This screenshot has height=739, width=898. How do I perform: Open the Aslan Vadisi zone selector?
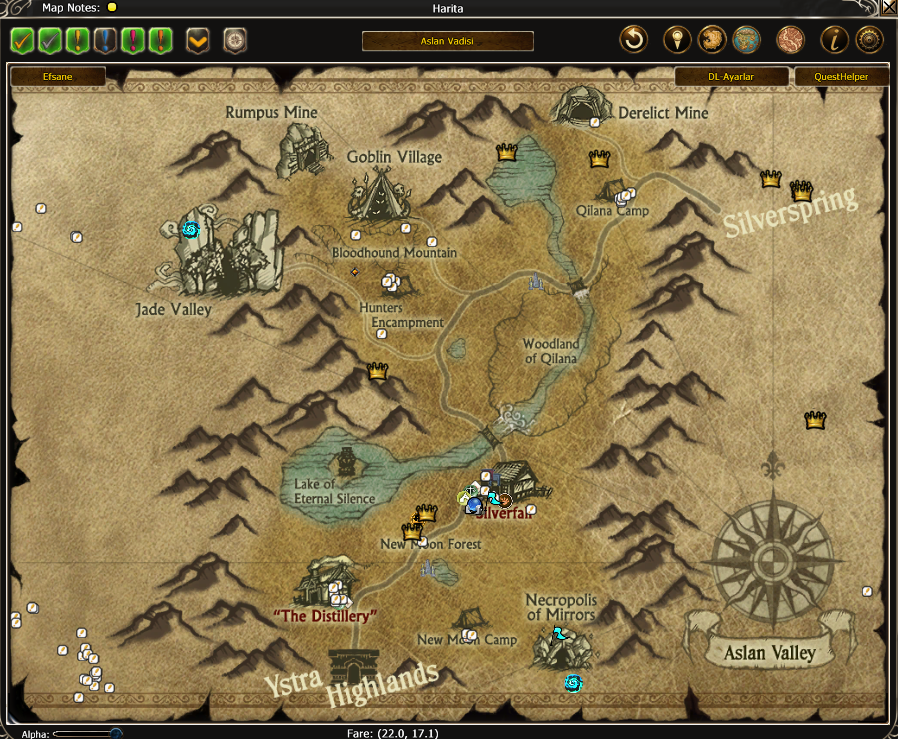pos(447,41)
